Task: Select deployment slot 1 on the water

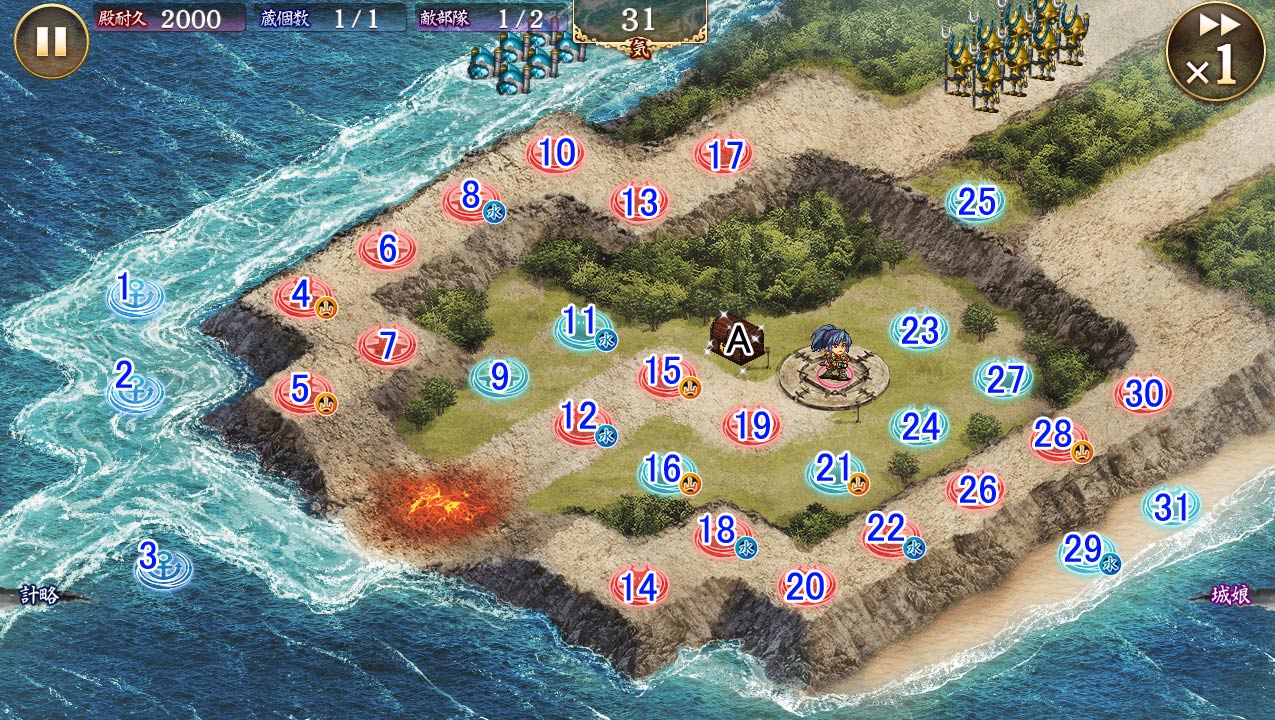Action: [135, 296]
